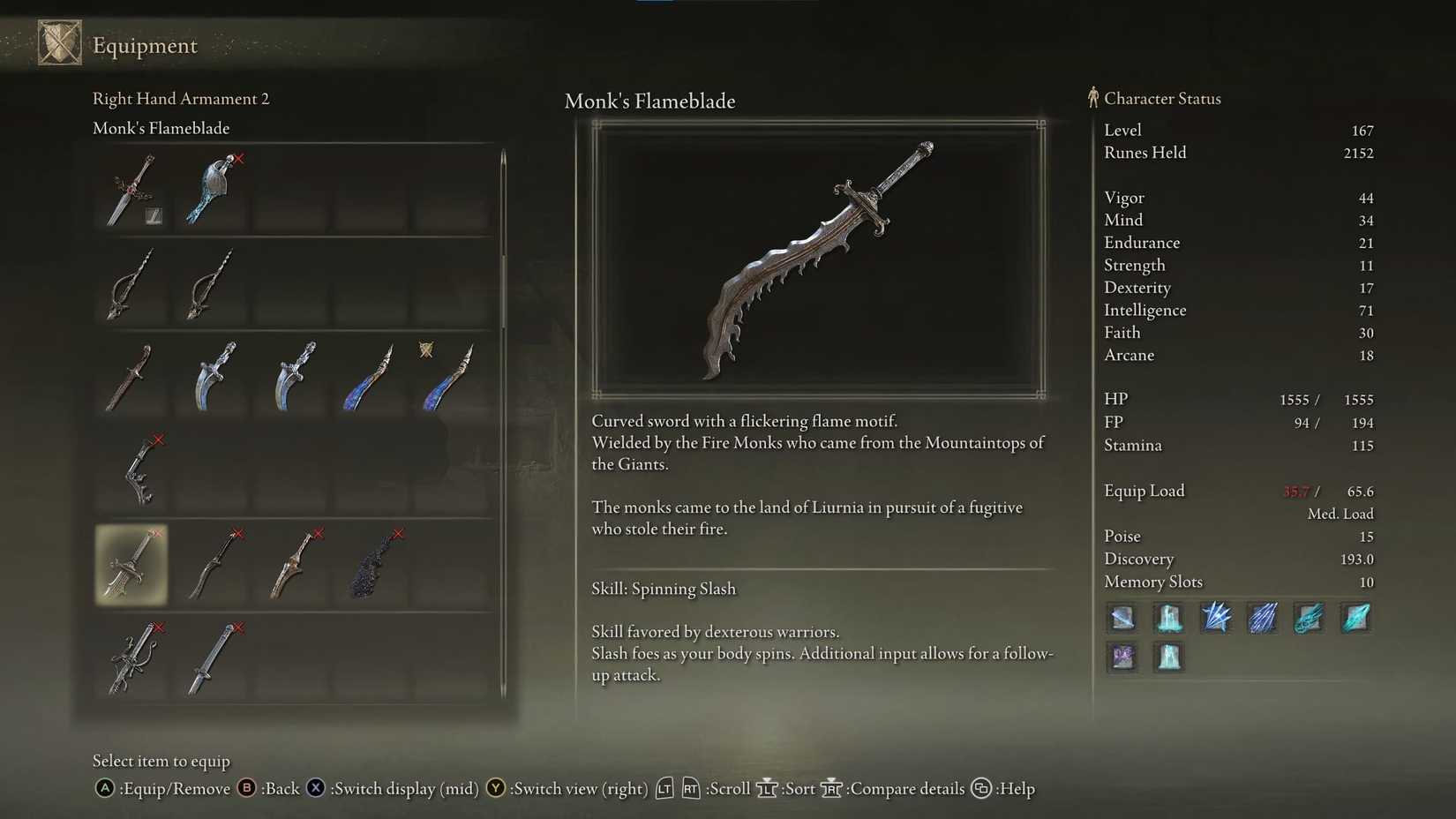Screen dimensions: 1456x819
Task: Click the Right Hand Armament 2 label
Action: (181, 99)
